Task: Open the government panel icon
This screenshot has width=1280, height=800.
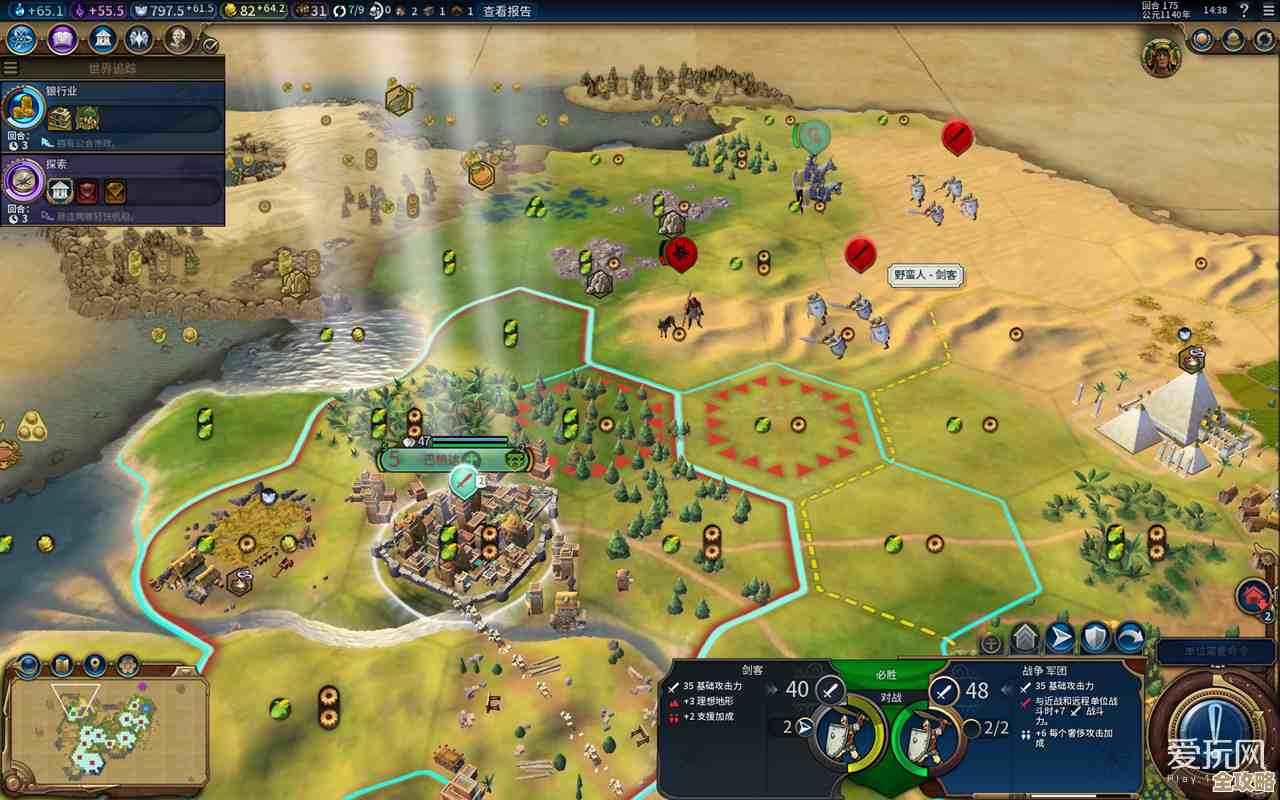Action: [x=102, y=40]
